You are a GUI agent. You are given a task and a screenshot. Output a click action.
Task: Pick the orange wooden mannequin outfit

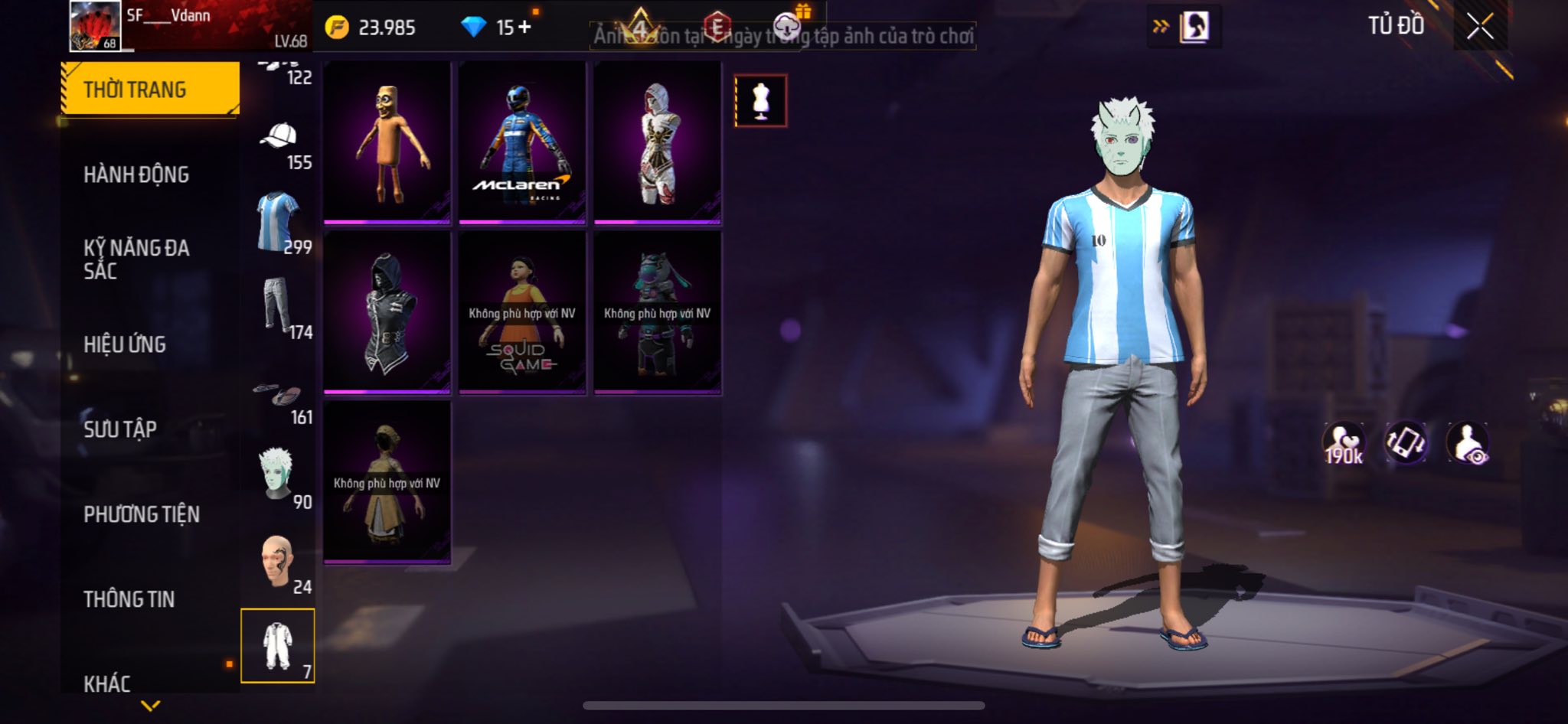point(387,142)
